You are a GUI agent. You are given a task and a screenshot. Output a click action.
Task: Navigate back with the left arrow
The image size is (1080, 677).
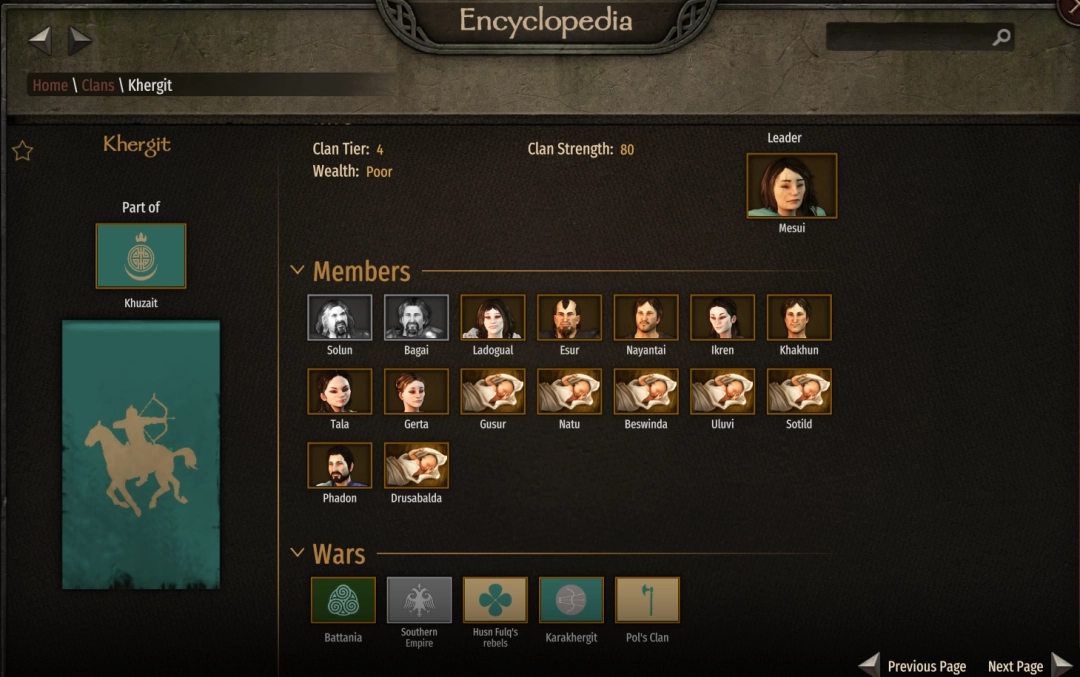point(40,41)
